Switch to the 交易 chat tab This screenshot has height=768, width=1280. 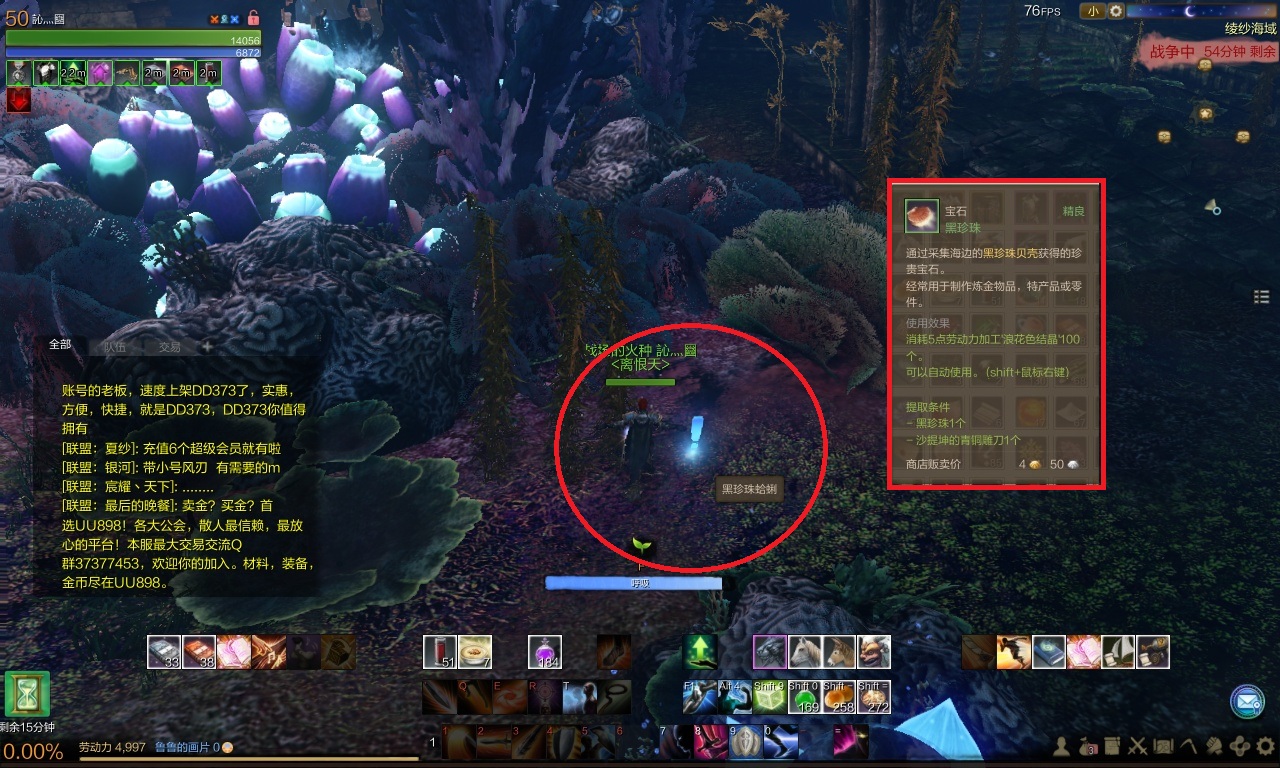click(169, 347)
